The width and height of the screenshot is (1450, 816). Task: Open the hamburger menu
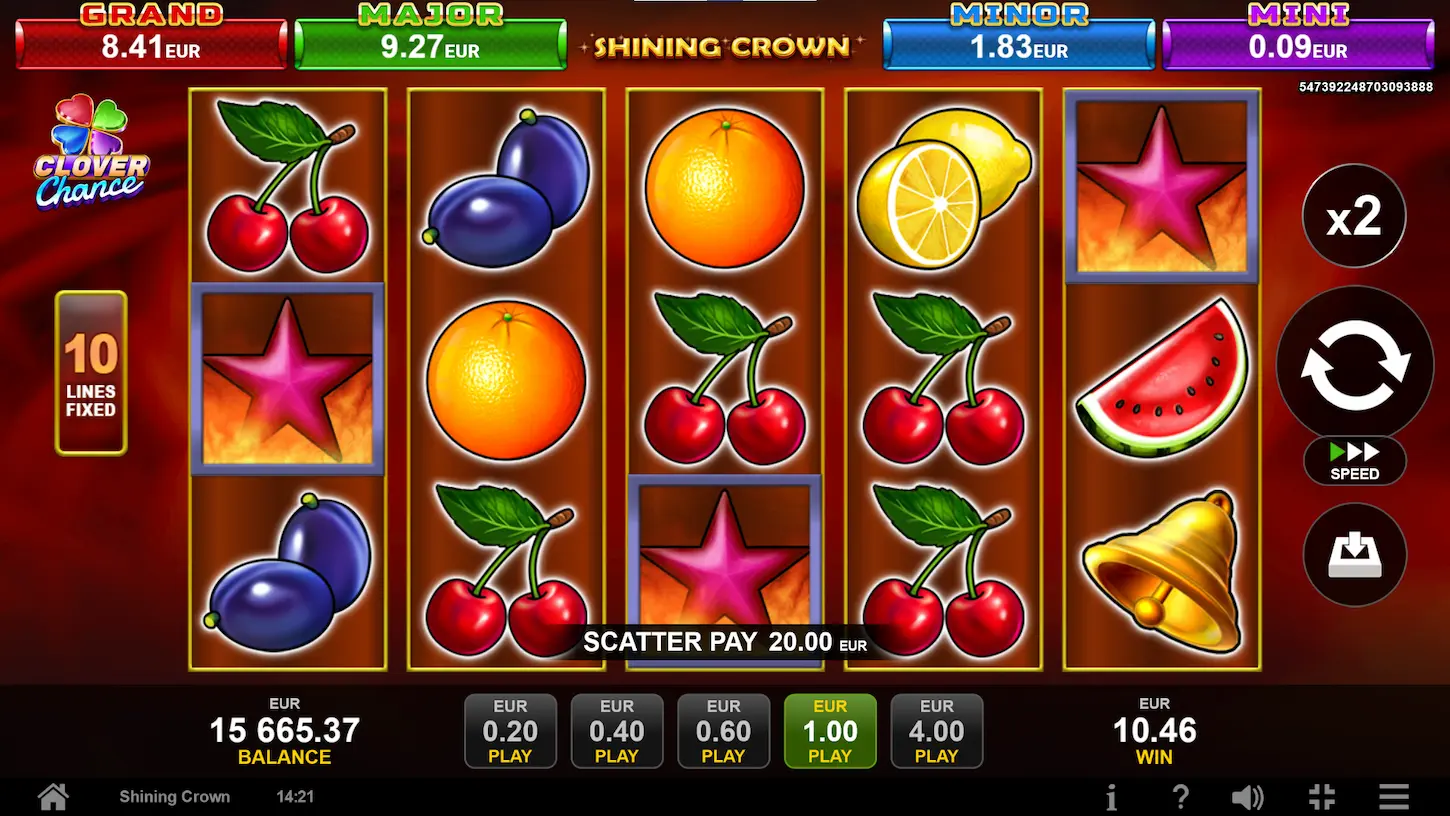click(1394, 797)
